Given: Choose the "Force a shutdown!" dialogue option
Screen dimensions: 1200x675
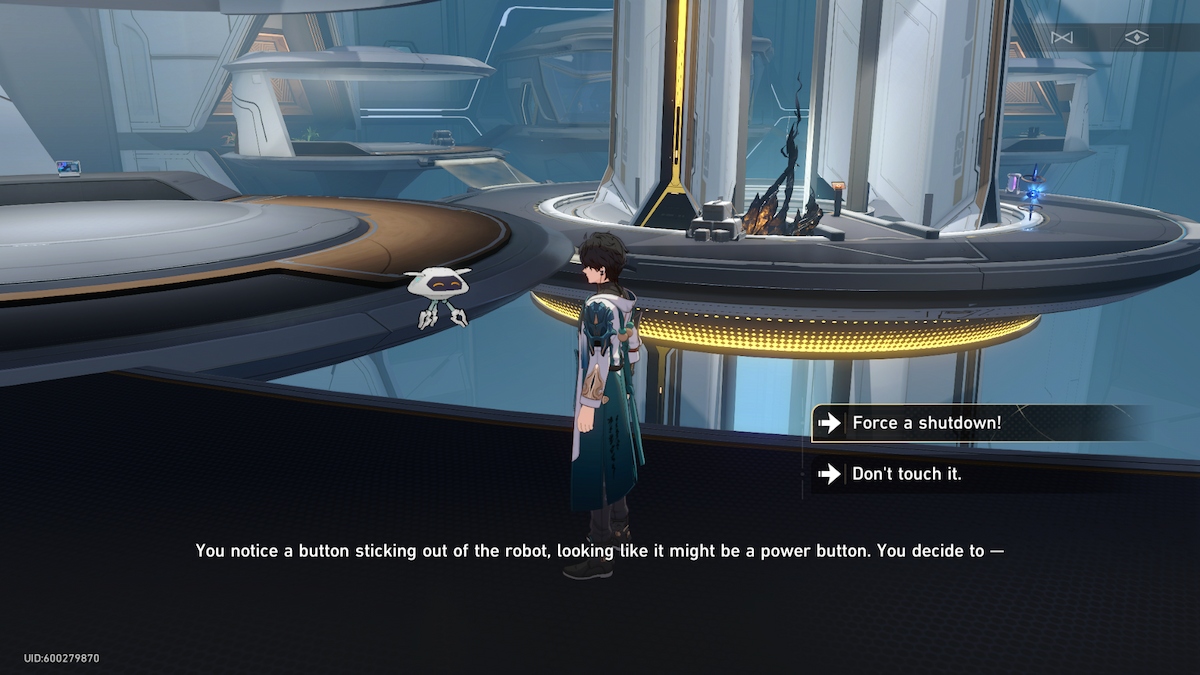Looking at the screenshot, I should click(x=925, y=423).
